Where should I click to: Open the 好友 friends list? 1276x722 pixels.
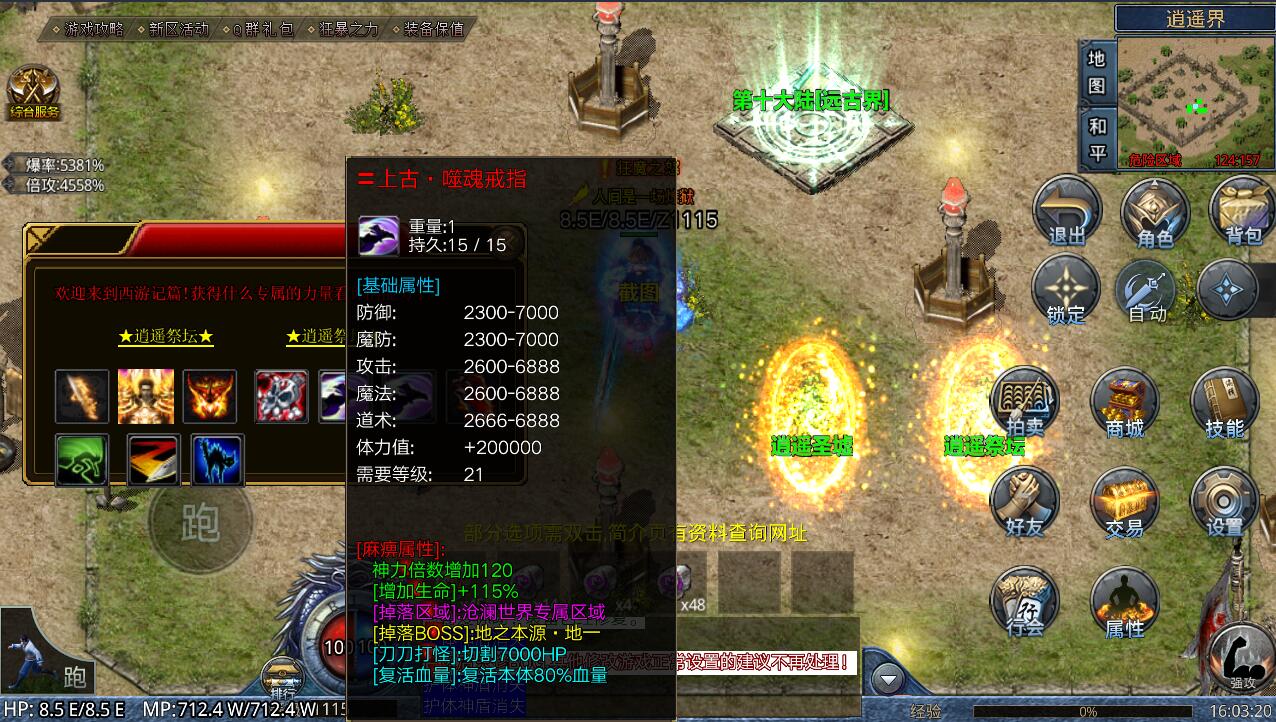tap(1024, 502)
